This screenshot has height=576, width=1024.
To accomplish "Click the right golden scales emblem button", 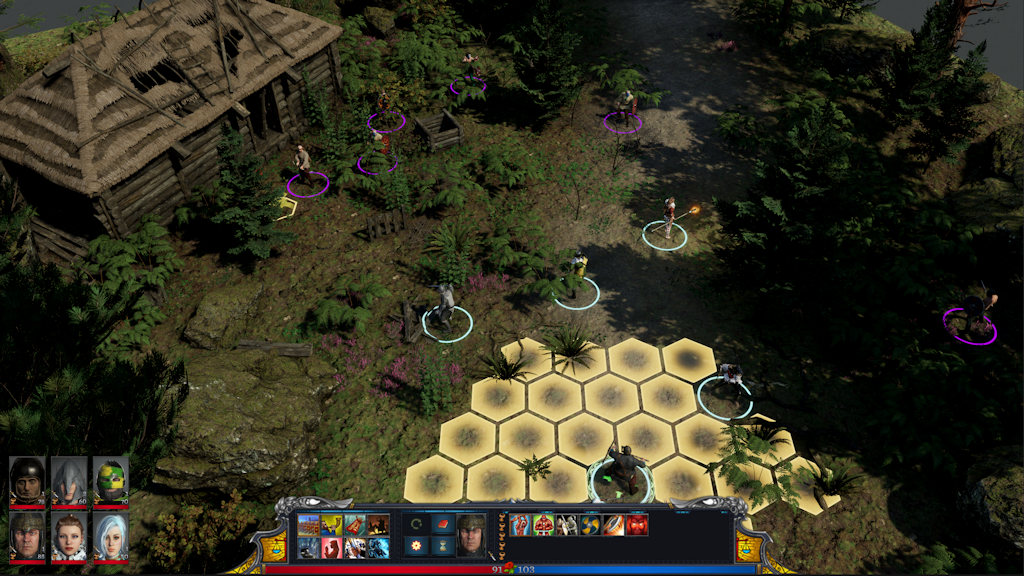I will click(x=748, y=546).
